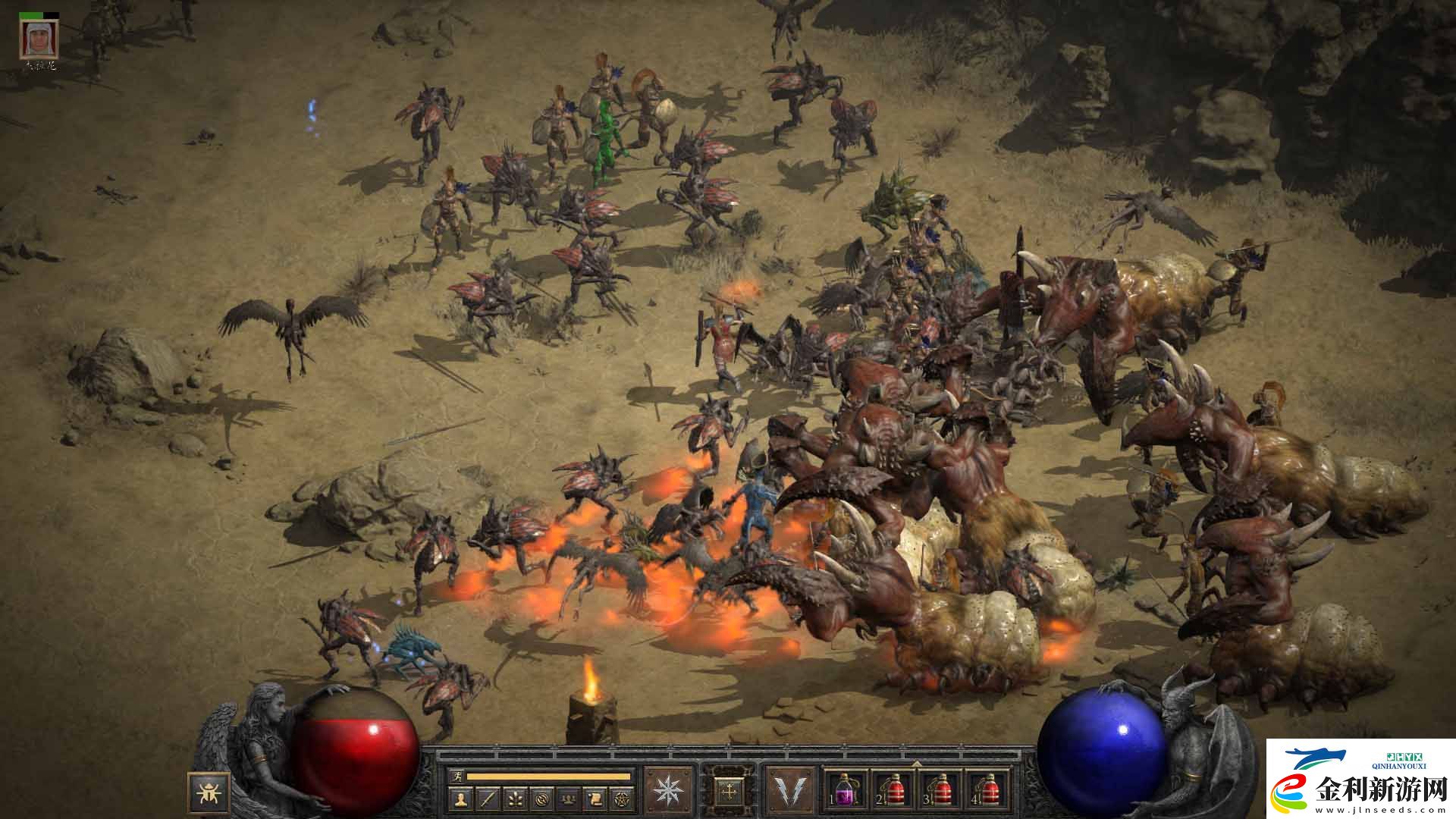
Task: Select the mercenary portrait
Action: [x=39, y=38]
